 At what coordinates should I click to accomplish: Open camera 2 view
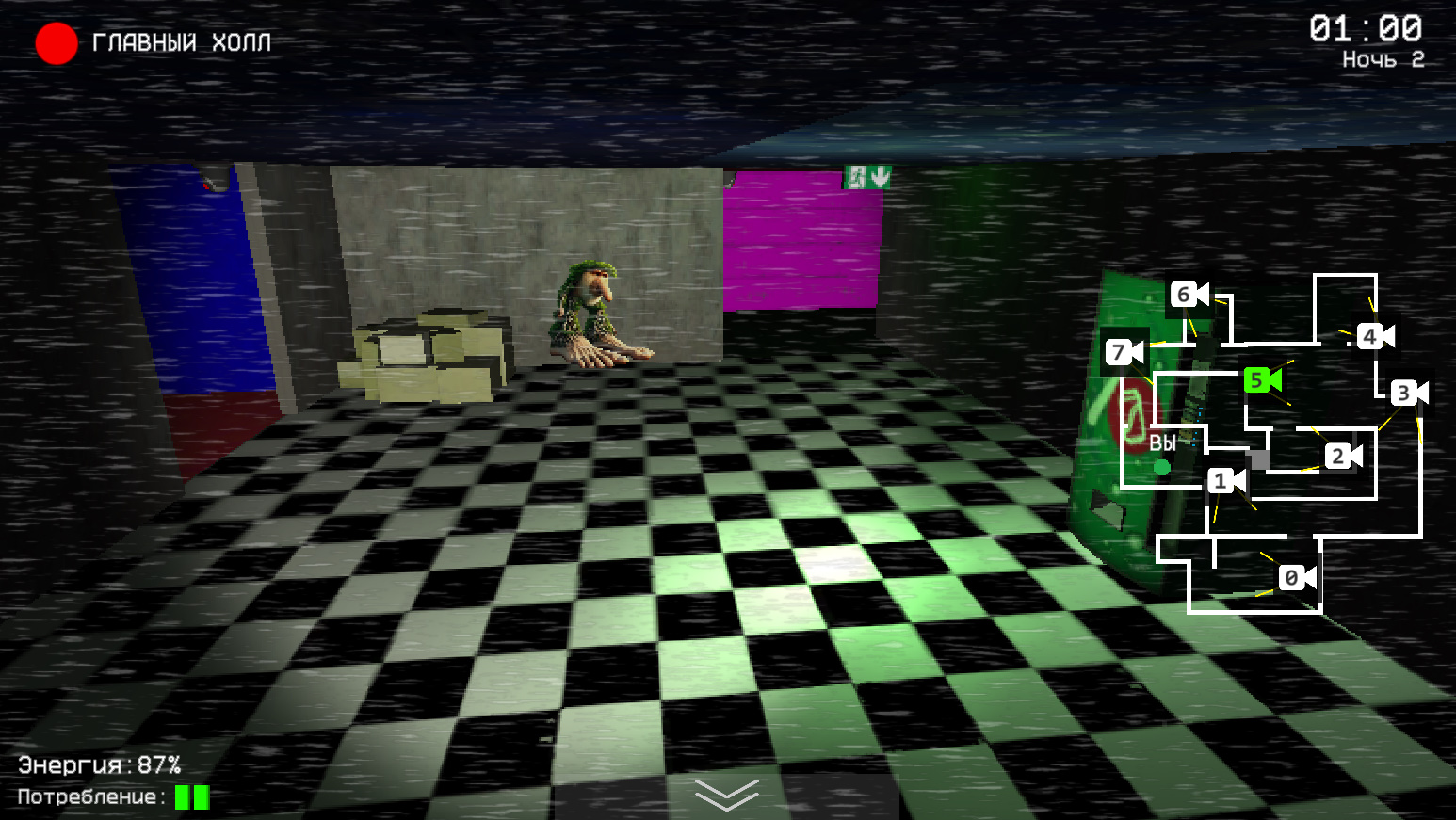[1337, 456]
